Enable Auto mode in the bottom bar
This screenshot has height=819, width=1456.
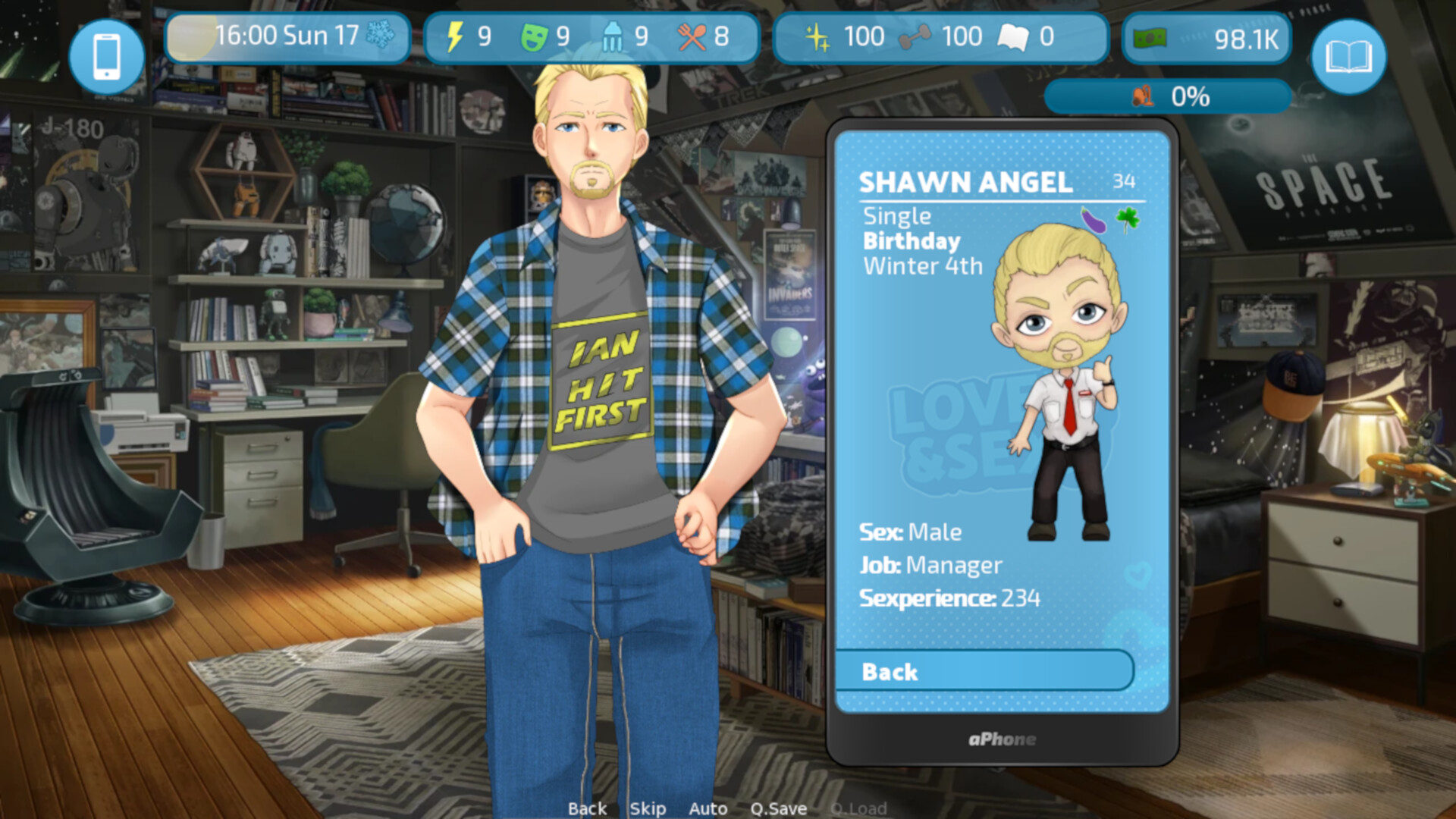(708, 808)
